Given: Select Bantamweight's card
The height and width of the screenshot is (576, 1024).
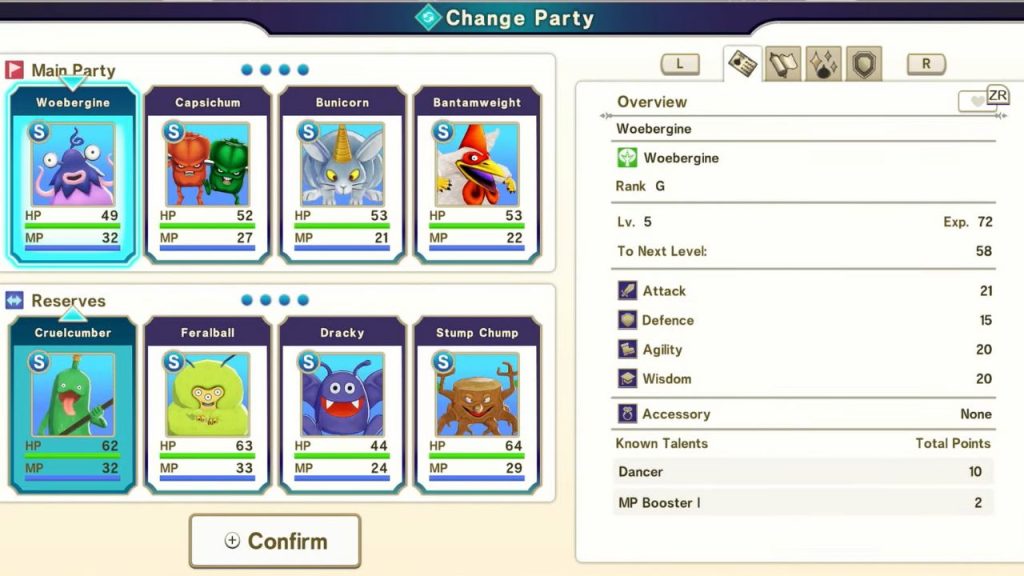Looking at the screenshot, I should coord(477,175).
